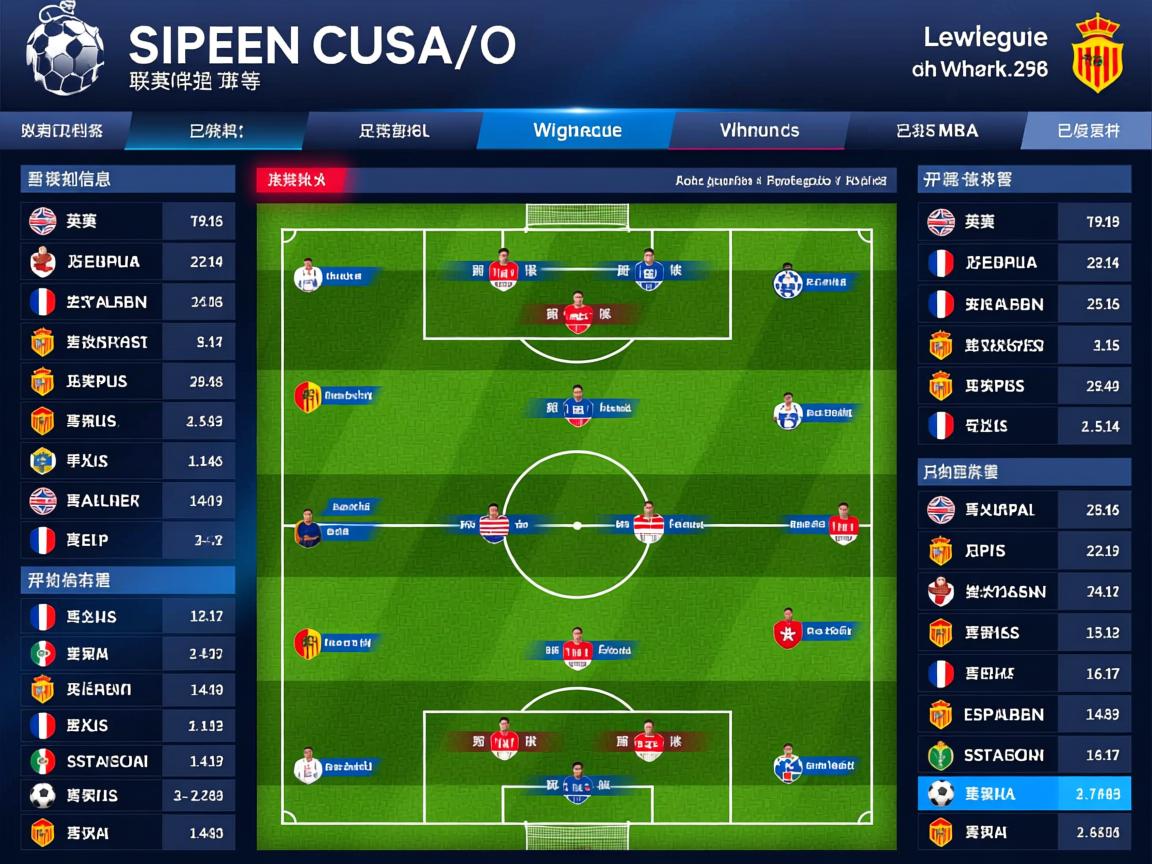Select the player in the center circle's top half
The image size is (1152, 864).
577,405
